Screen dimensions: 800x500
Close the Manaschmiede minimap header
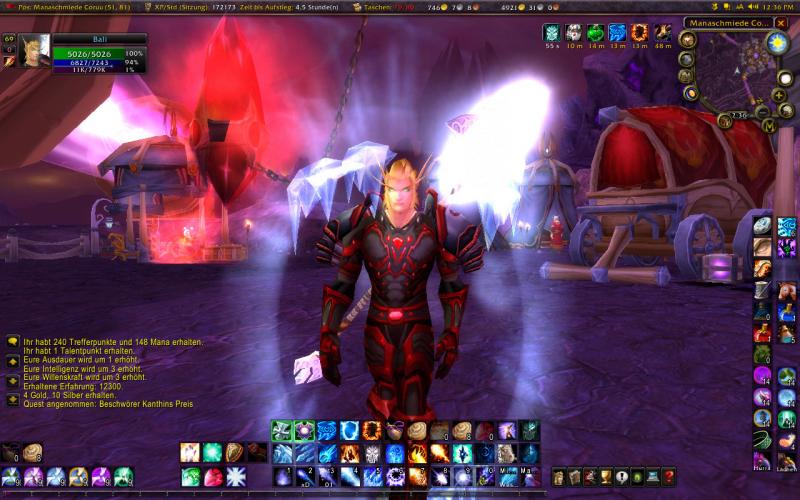(x=781, y=23)
